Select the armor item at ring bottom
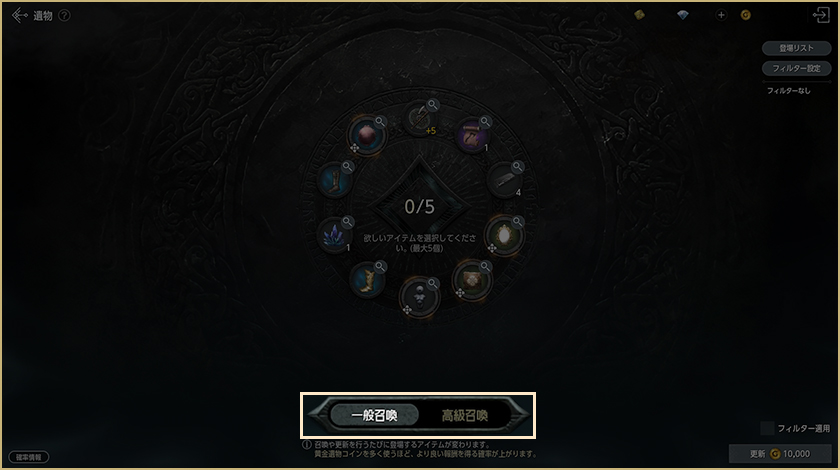The height and width of the screenshot is (470, 840). click(x=418, y=294)
